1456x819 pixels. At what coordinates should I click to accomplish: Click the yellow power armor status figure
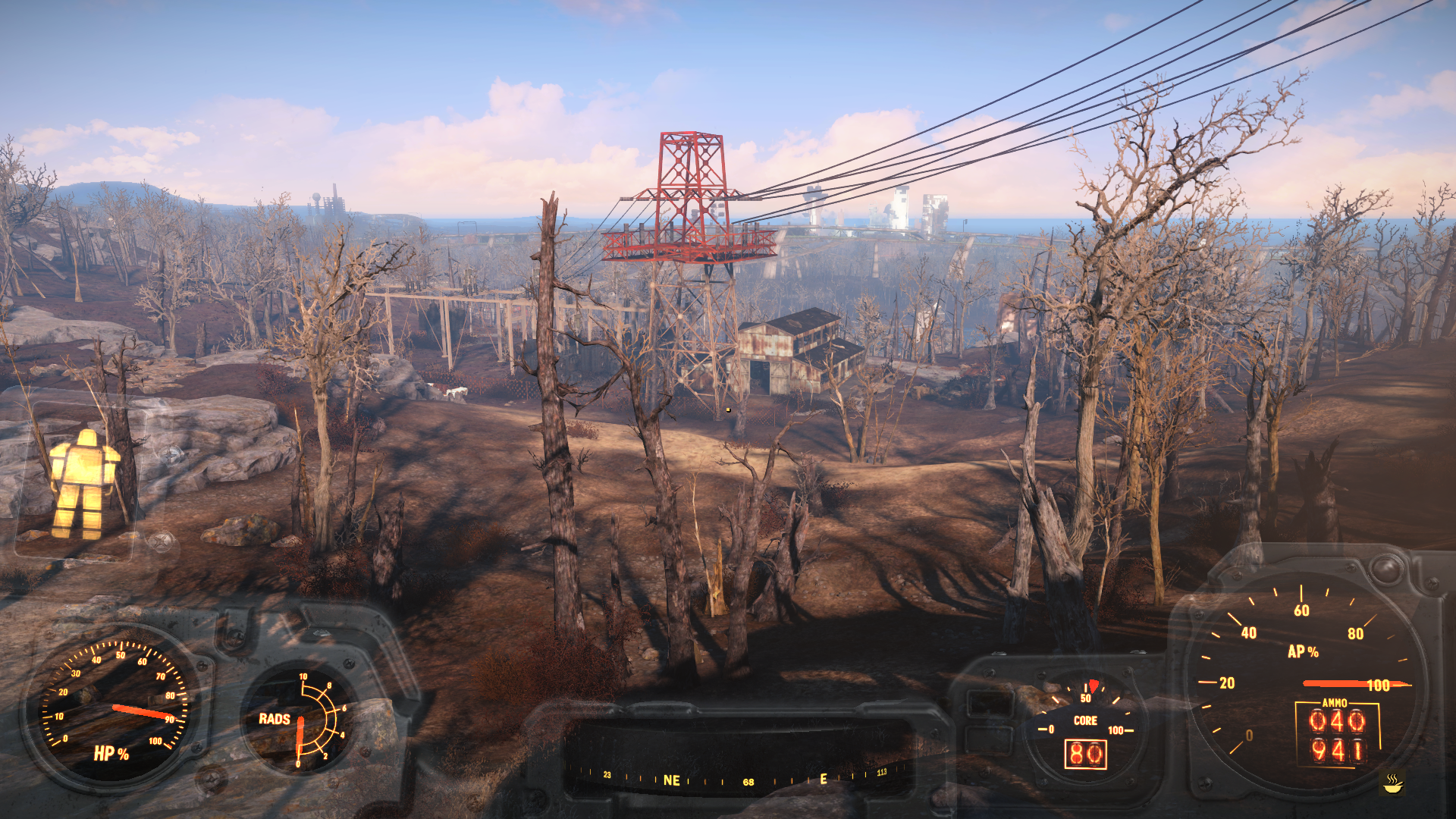[x=83, y=484]
